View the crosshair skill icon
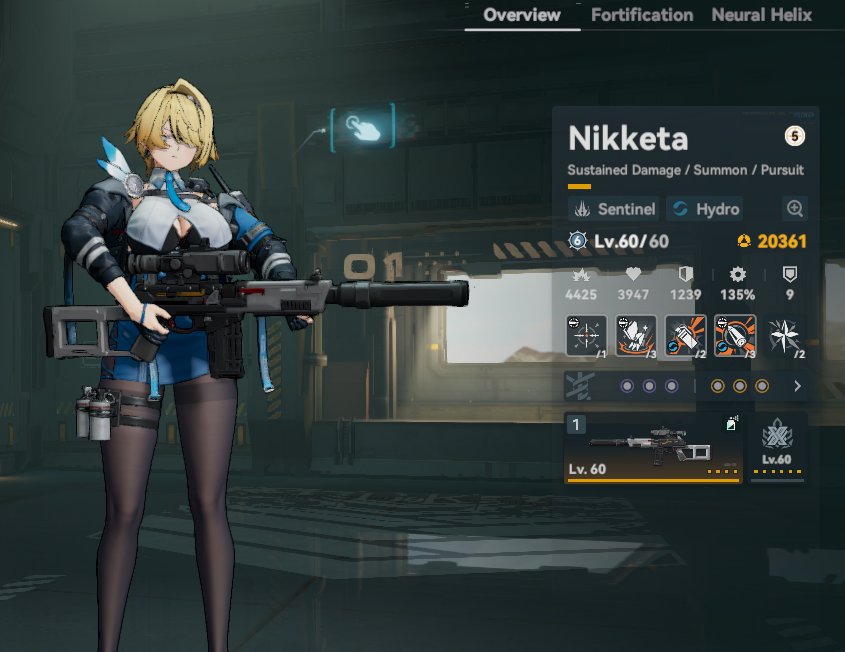845x652 pixels. click(x=586, y=336)
